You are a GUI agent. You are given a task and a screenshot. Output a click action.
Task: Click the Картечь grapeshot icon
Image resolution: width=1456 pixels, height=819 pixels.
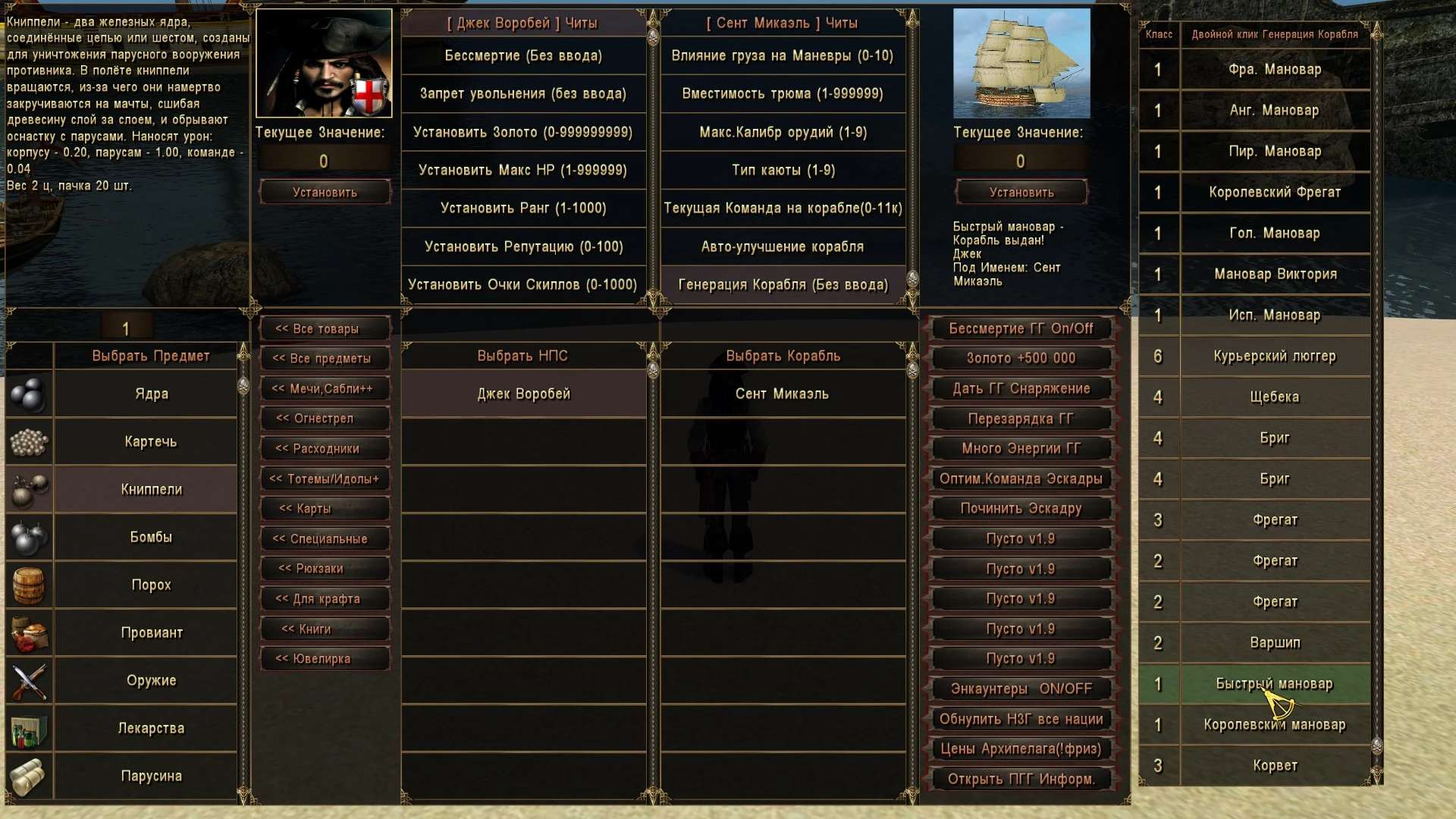(30, 442)
